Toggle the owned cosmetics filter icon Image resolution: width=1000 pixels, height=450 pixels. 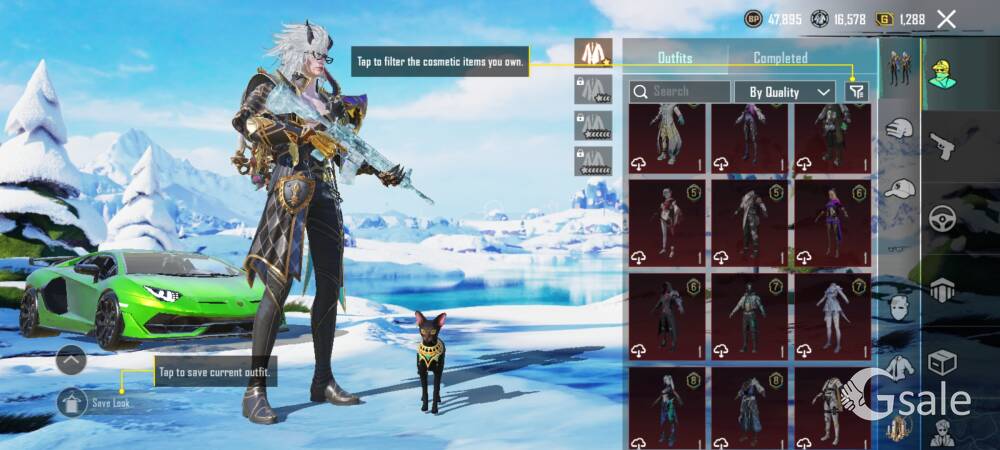(856, 91)
